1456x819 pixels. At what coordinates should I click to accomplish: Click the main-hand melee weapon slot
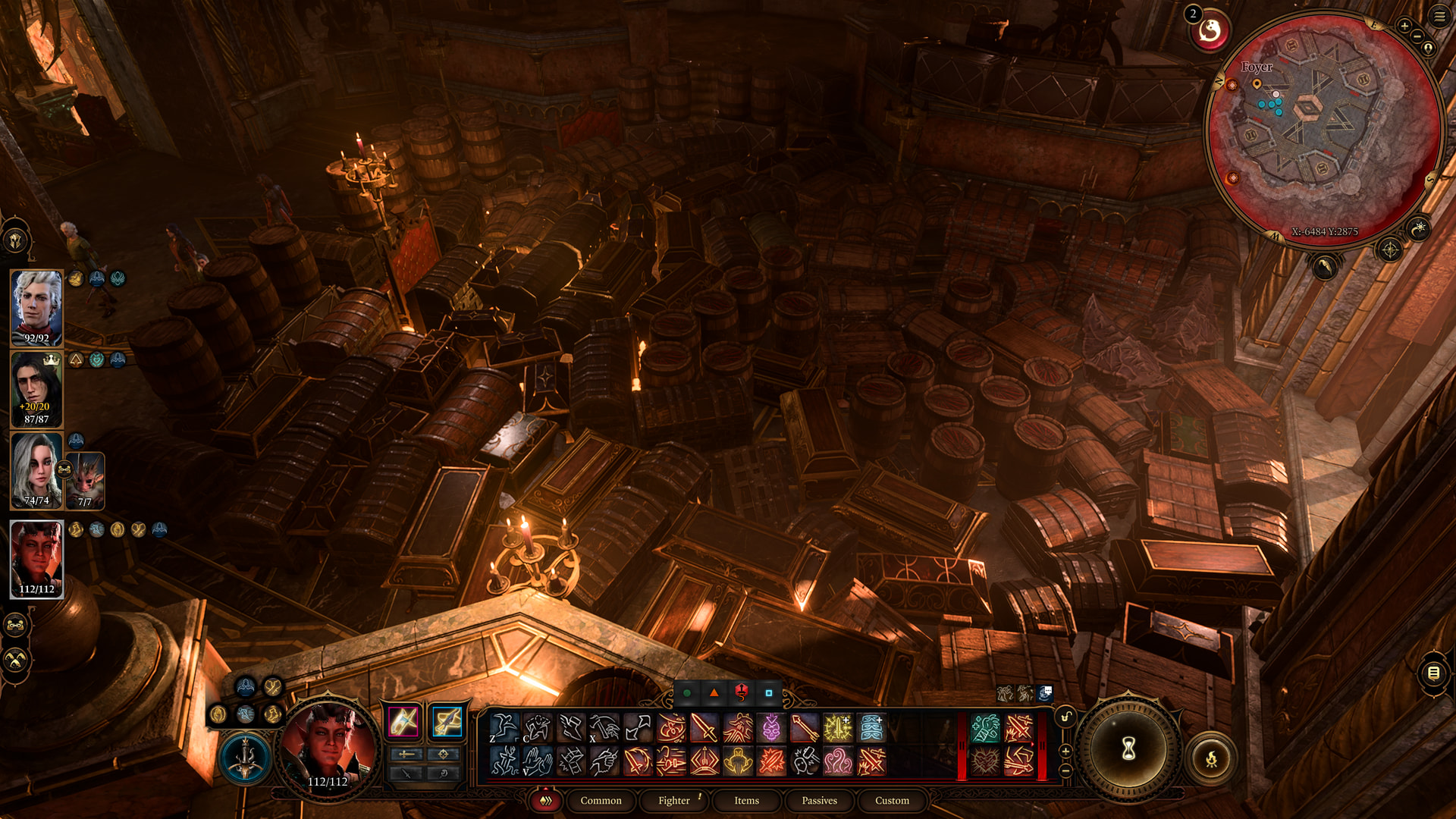(x=403, y=721)
